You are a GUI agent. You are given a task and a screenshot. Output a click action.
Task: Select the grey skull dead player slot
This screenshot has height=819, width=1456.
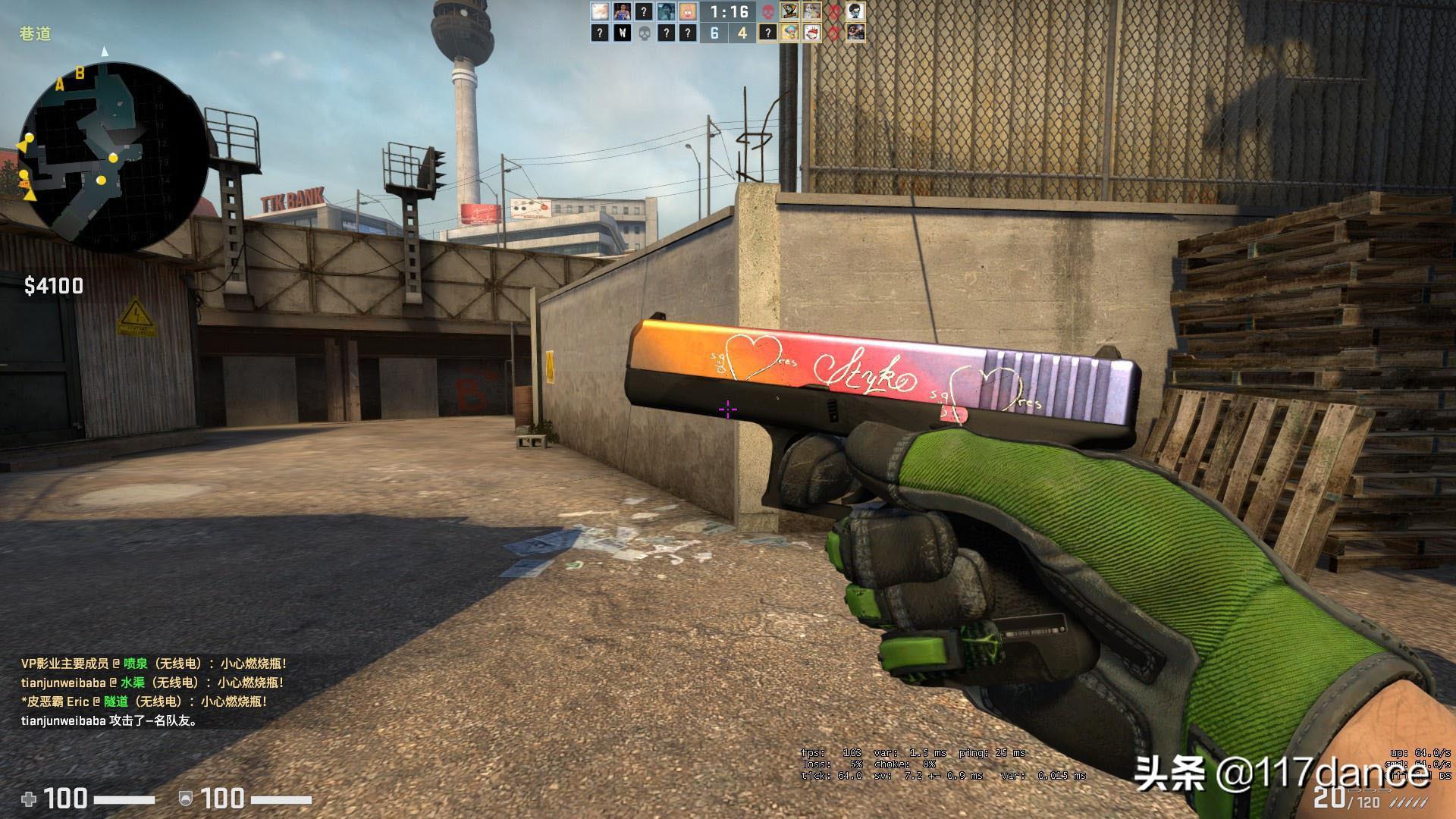[645, 33]
